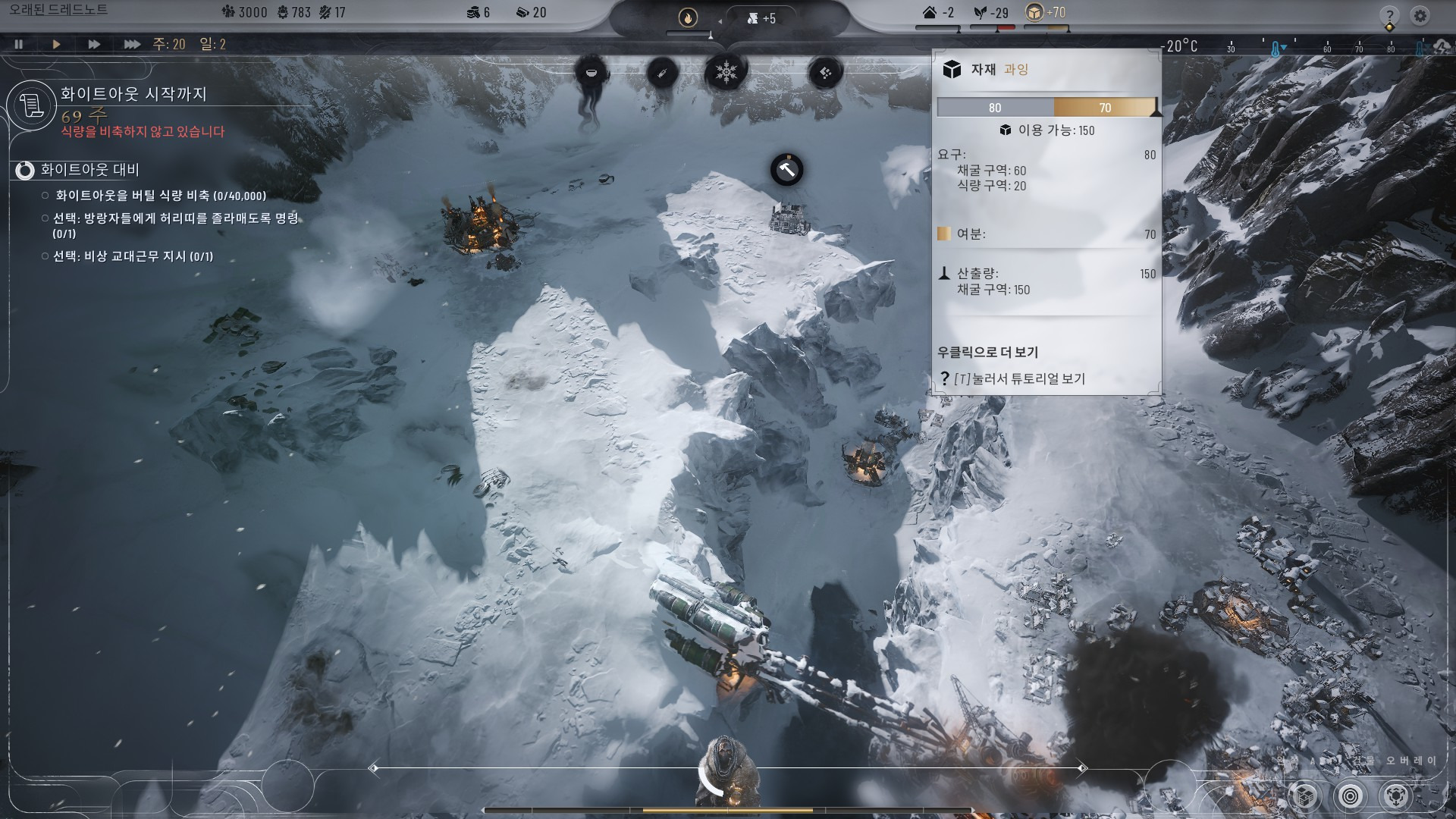
Task: Open the settings gear menu
Action: (1420, 15)
